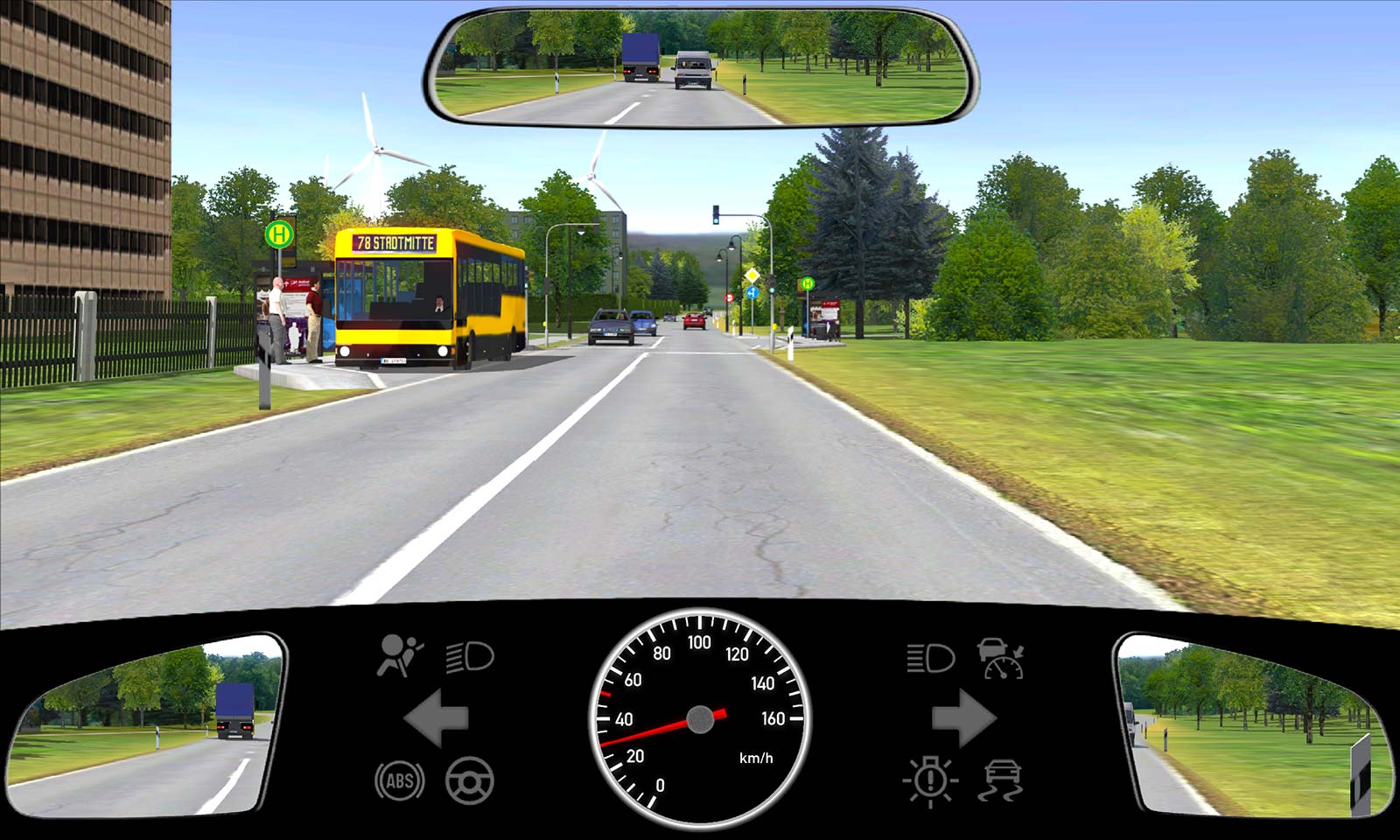
Task: Check the left side mirror
Action: coord(144,726)
